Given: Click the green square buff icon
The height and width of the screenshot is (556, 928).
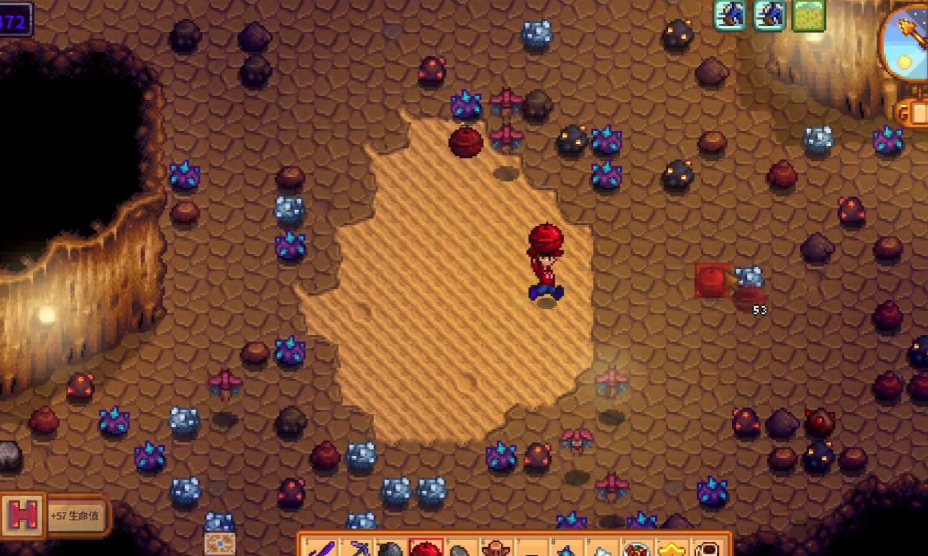Looking at the screenshot, I should (808, 15).
